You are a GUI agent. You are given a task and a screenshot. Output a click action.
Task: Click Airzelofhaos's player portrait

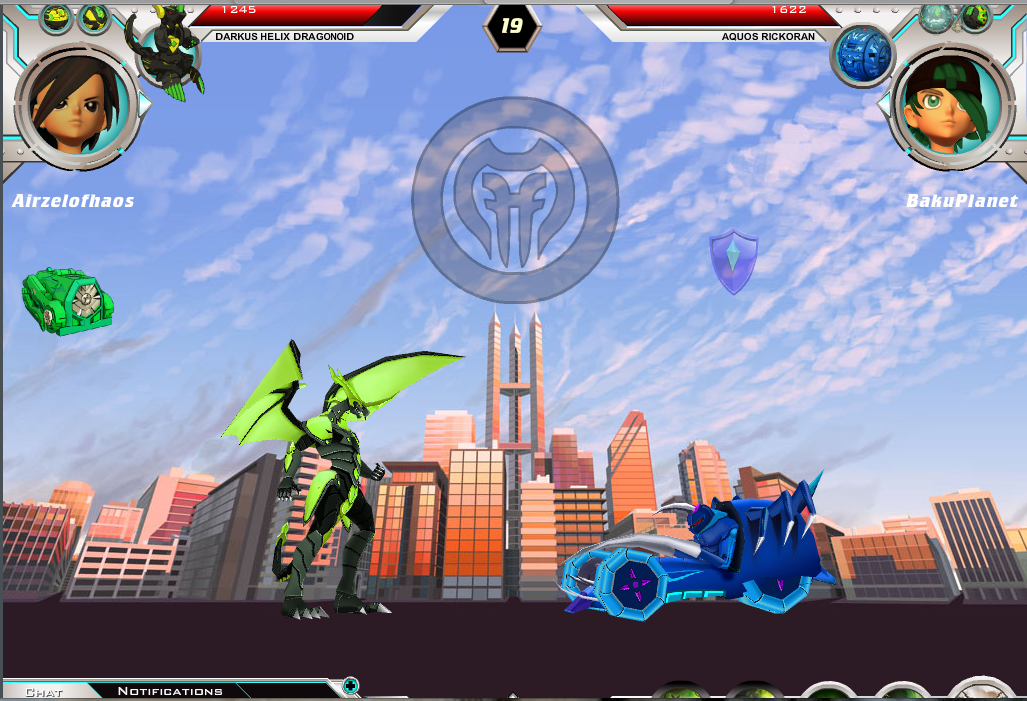(x=76, y=105)
